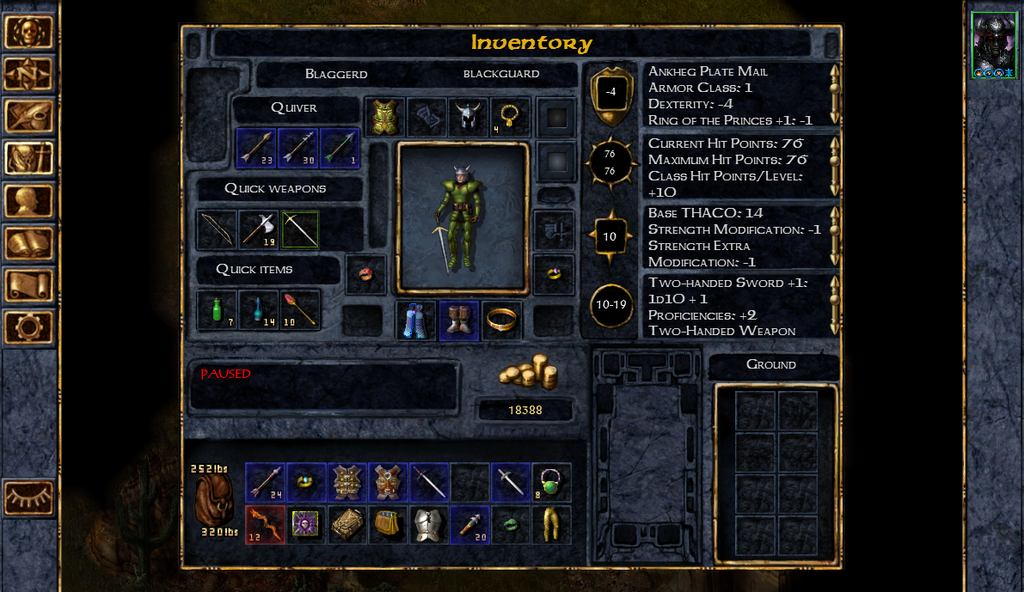Open game options via the gear button
This screenshot has height=592, width=1024.
[x=29, y=327]
